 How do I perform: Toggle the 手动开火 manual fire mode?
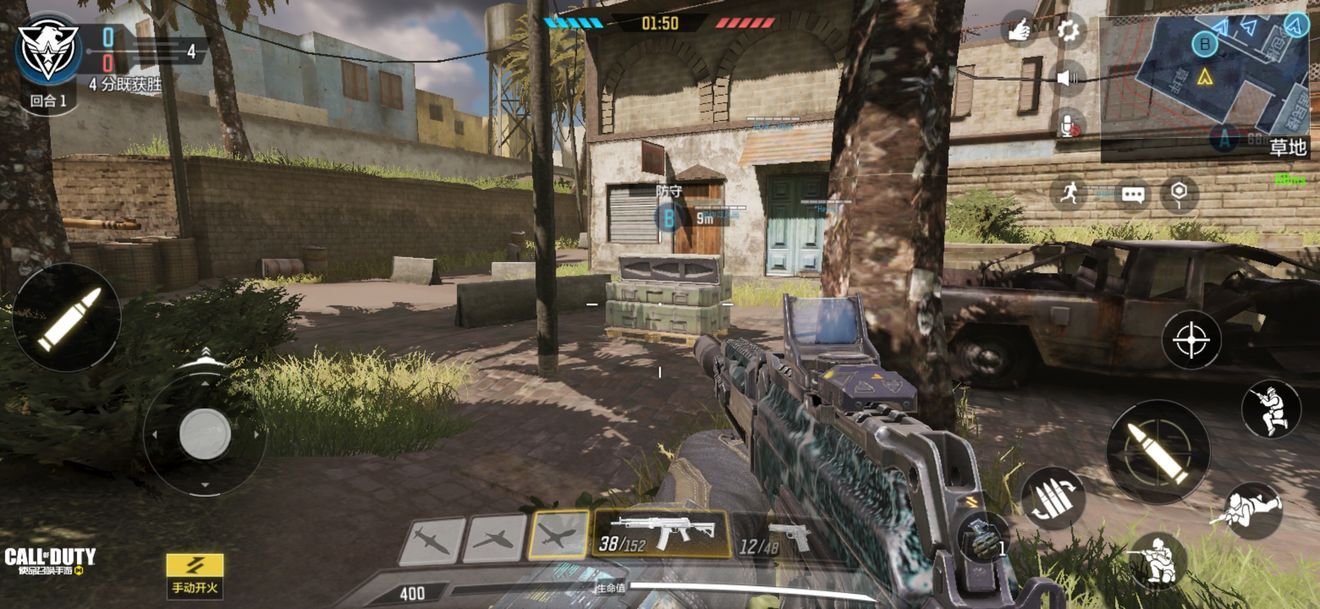[195, 576]
